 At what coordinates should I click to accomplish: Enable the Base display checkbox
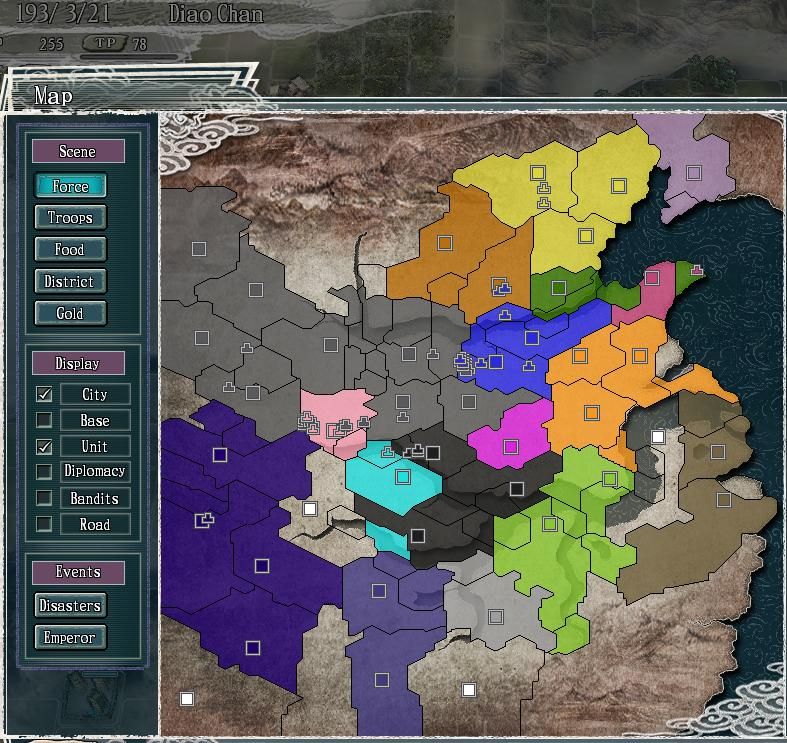pyautogui.click(x=44, y=420)
